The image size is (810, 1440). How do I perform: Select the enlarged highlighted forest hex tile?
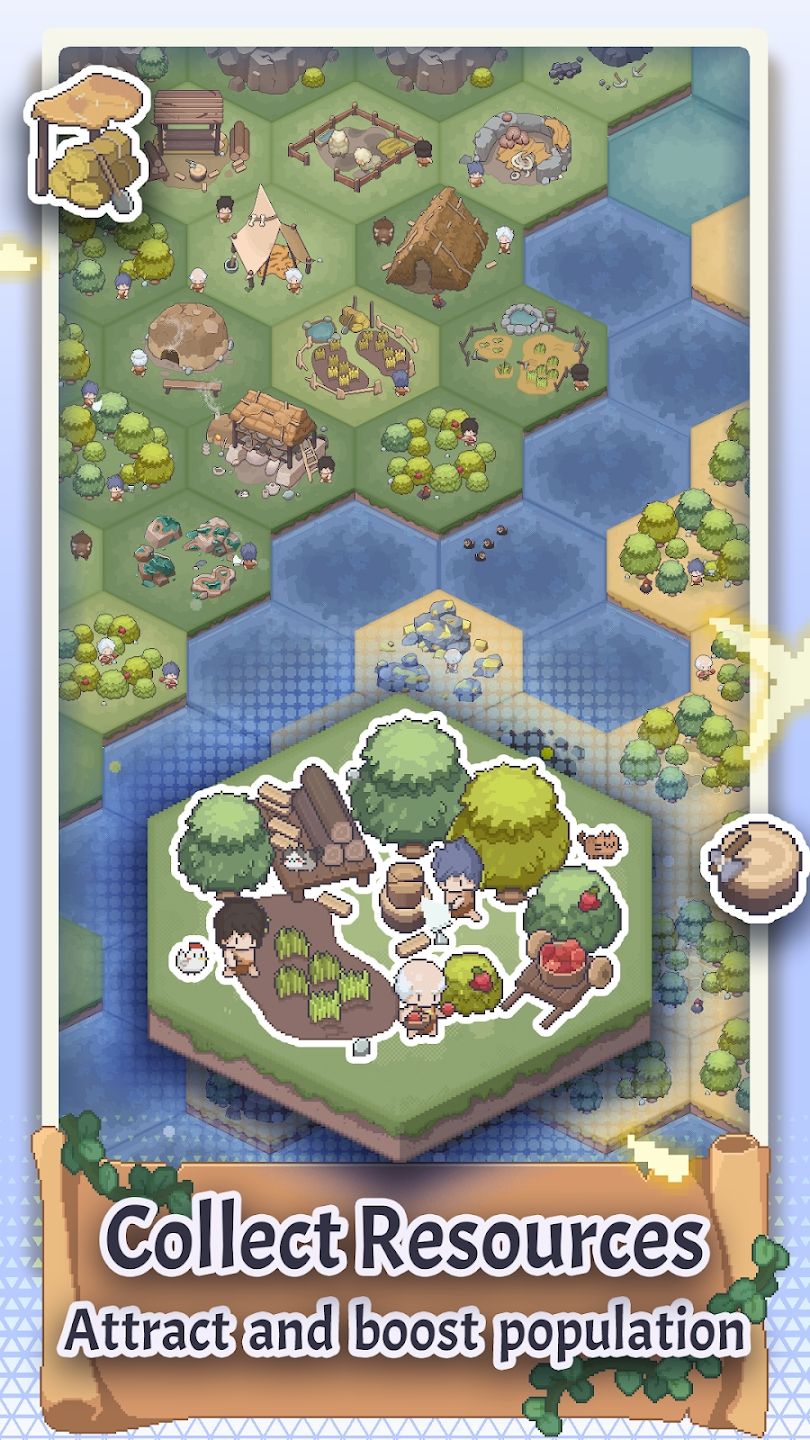pos(398,900)
